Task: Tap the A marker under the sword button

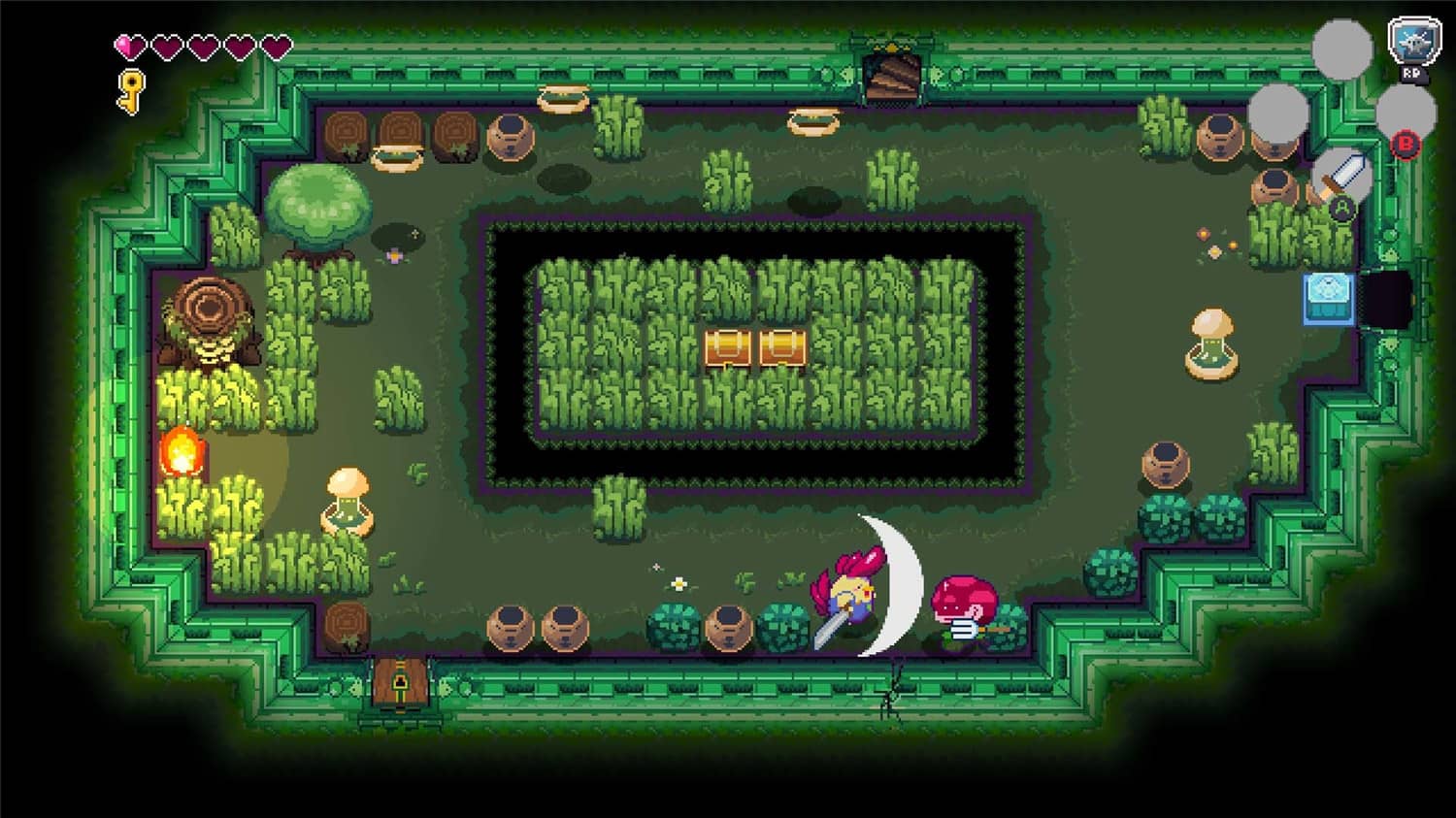Action: (x=1342, y=208)
